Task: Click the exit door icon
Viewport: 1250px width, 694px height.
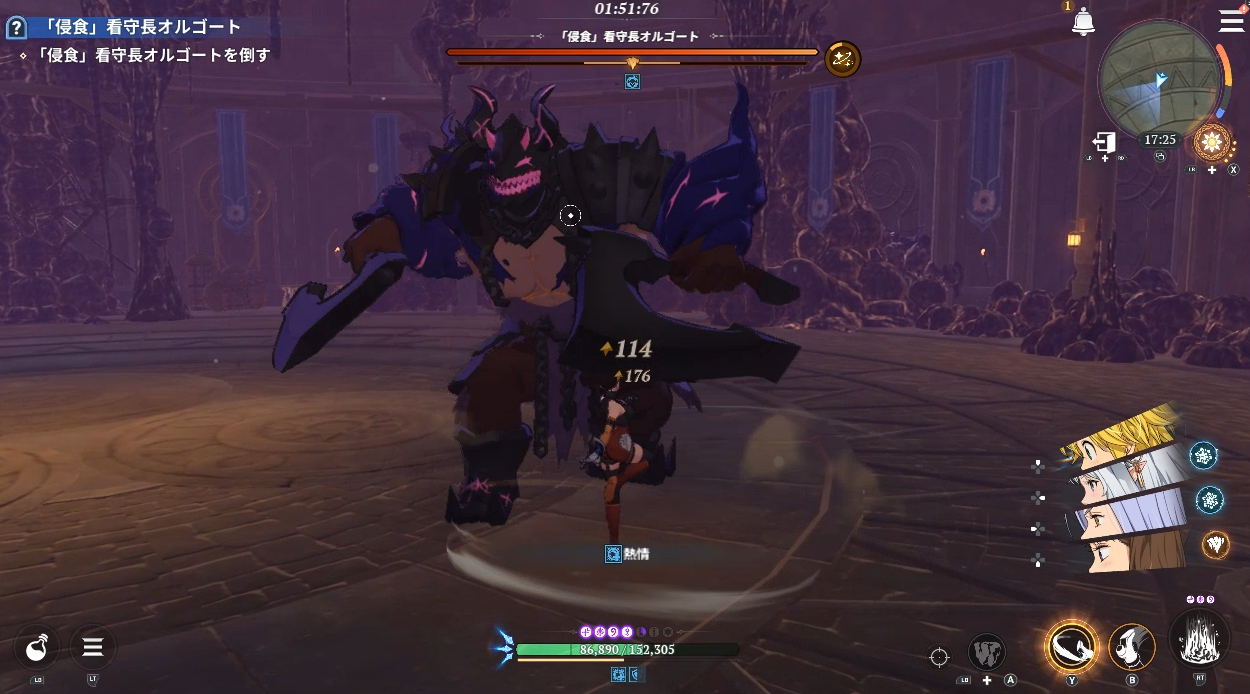Action: (x=1104, y=142)
